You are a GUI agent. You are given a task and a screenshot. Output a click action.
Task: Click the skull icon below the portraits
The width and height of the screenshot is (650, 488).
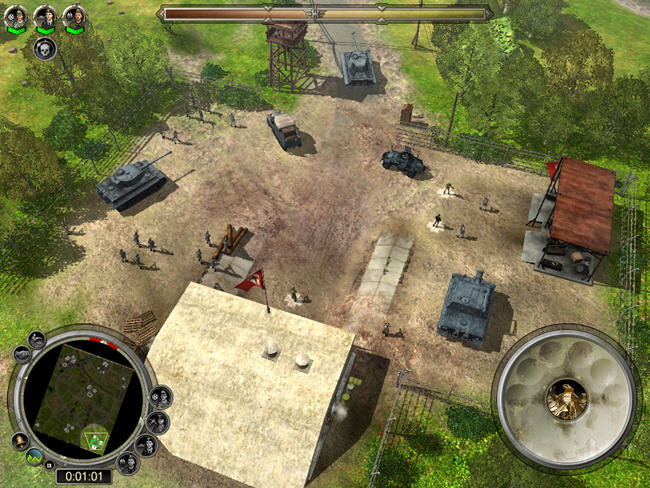click(x=44, y=48)
